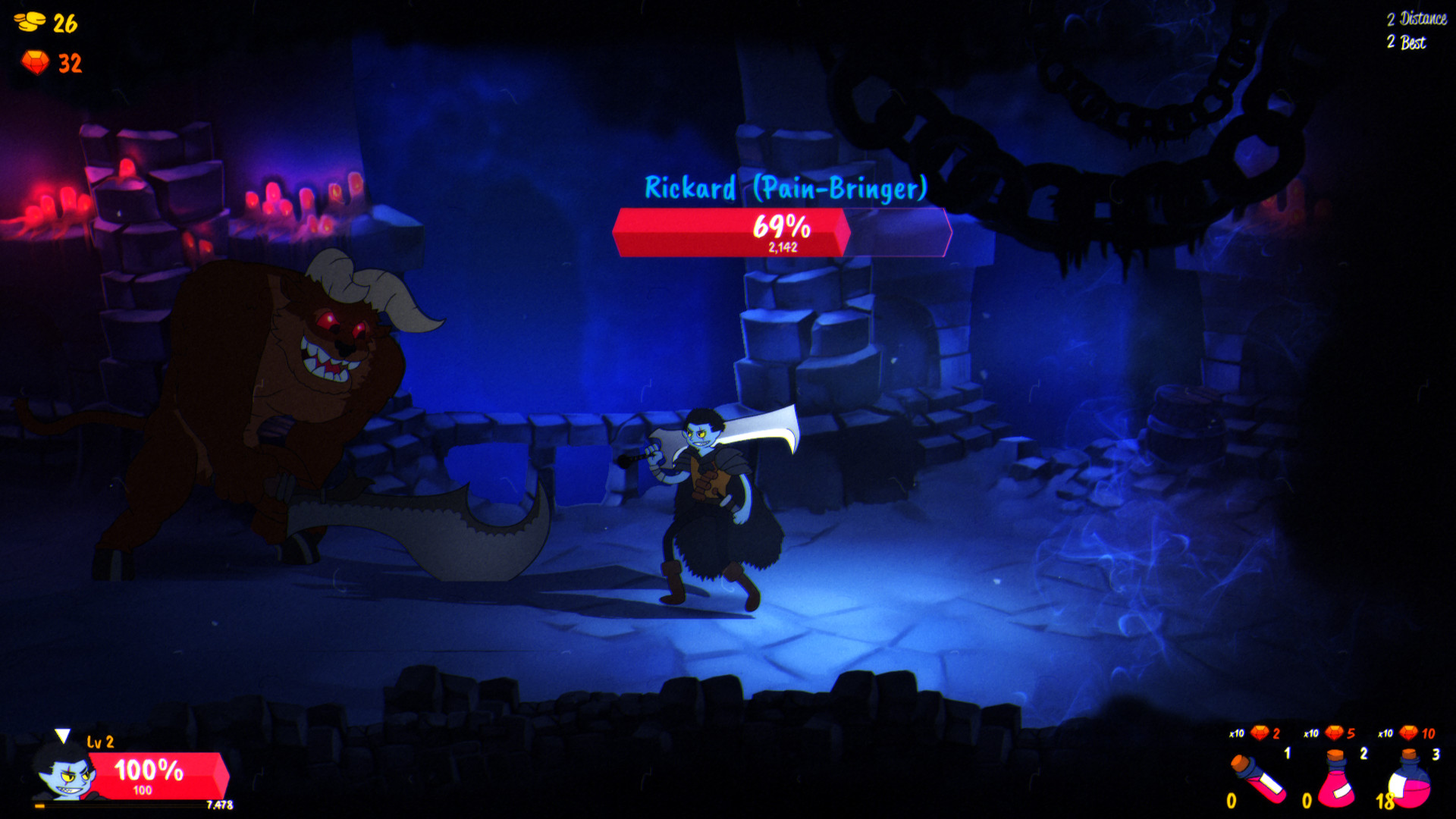This screenshot has height=819, width=1456.
Task: Click the Rickard (Pain-Bringer) boss name
Action: coord(785,187)
